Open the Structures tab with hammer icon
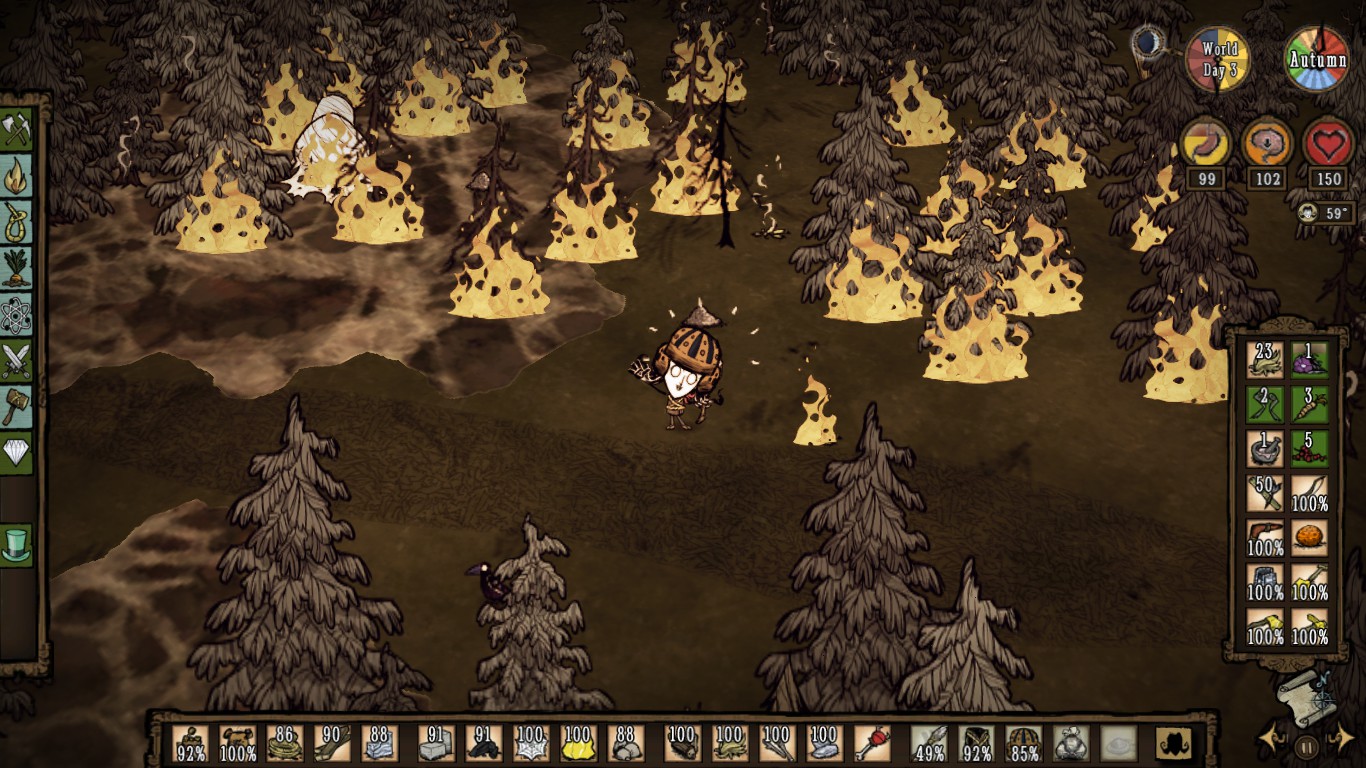This screenshot has width=1366, height=768. click(x=17, y=406)
